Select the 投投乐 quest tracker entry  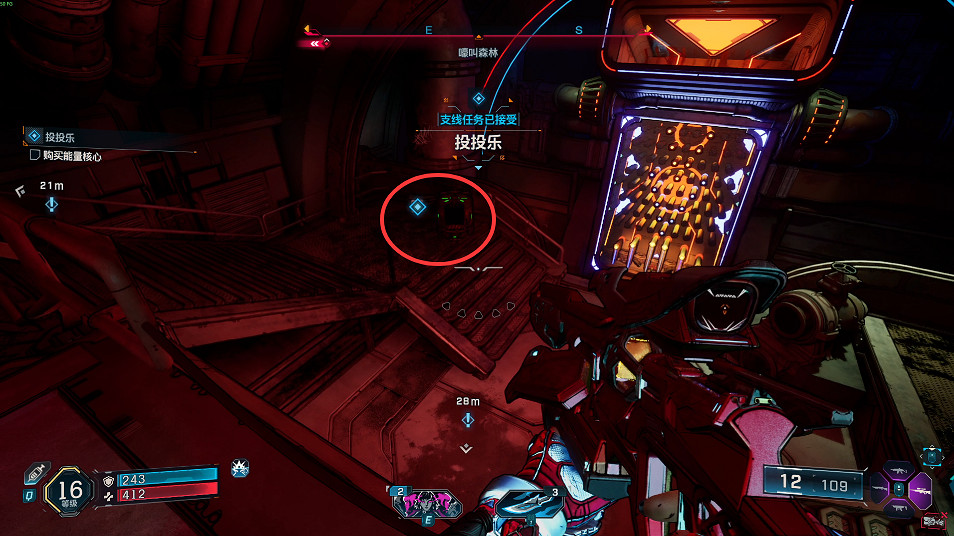coord(60,136)
